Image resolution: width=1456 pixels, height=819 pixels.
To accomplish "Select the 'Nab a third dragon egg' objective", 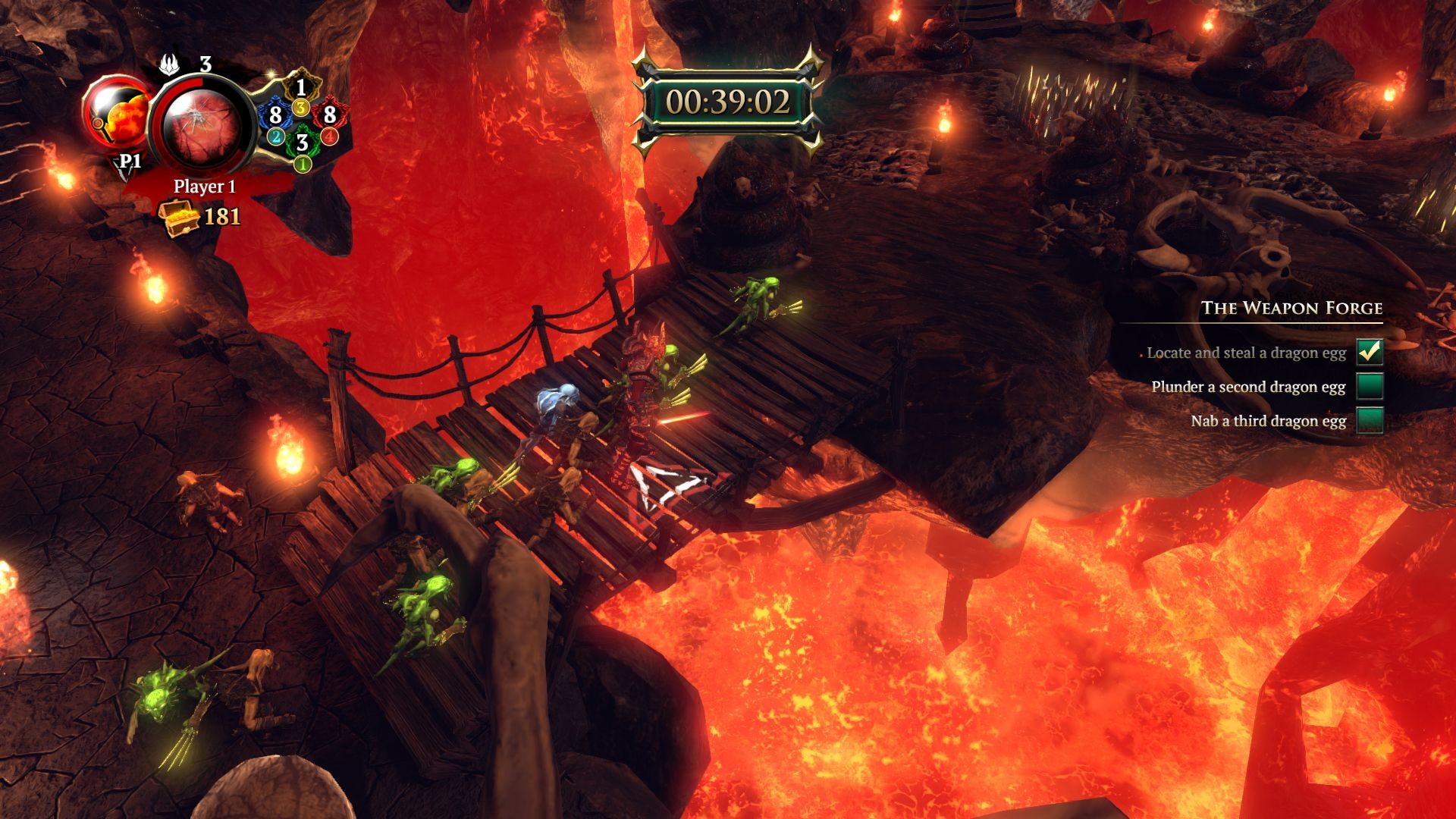I will (1268, 421).
